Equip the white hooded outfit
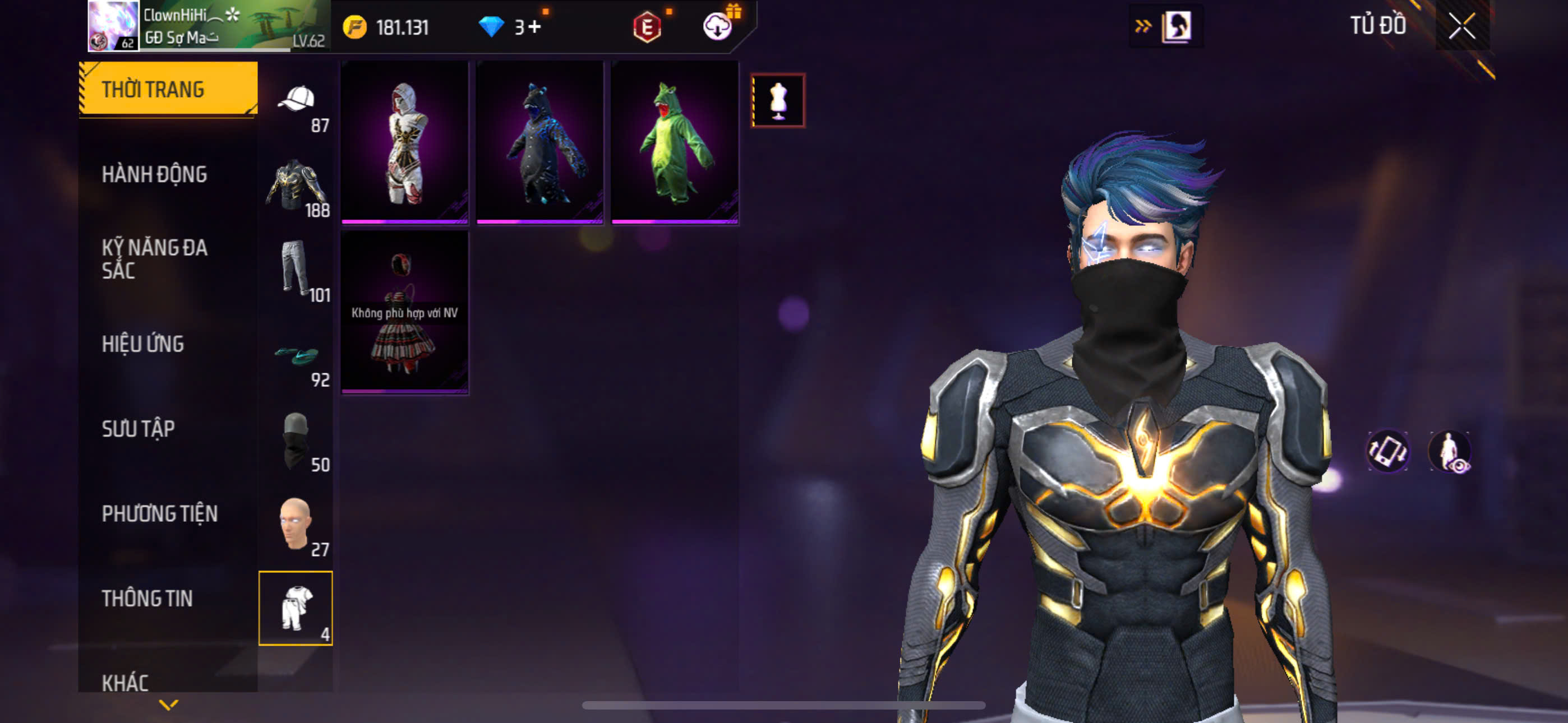The image size is (1568, 723). [x=405, y=142]
